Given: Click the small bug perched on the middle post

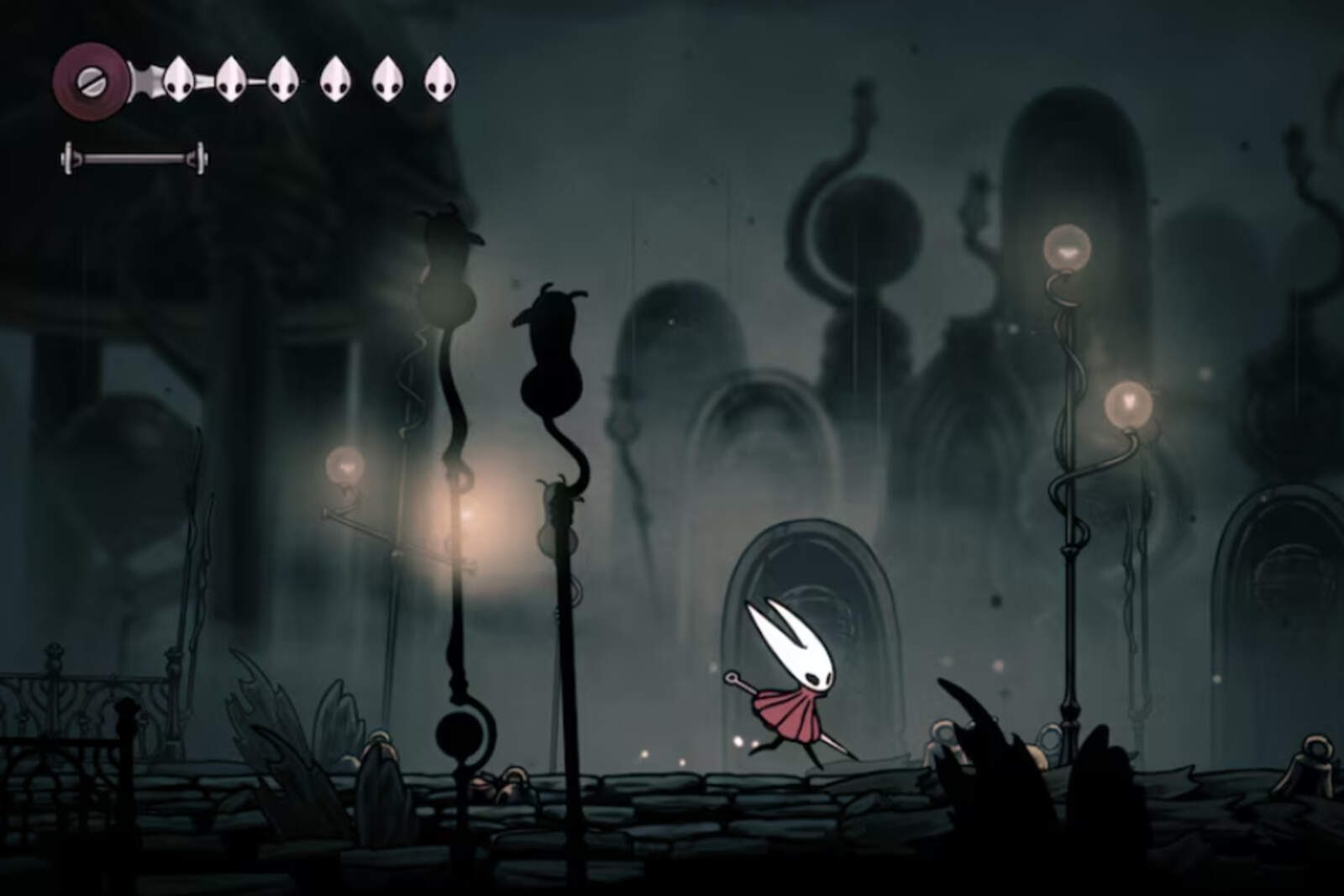Looking at the screenshot, I should point(559,495).
